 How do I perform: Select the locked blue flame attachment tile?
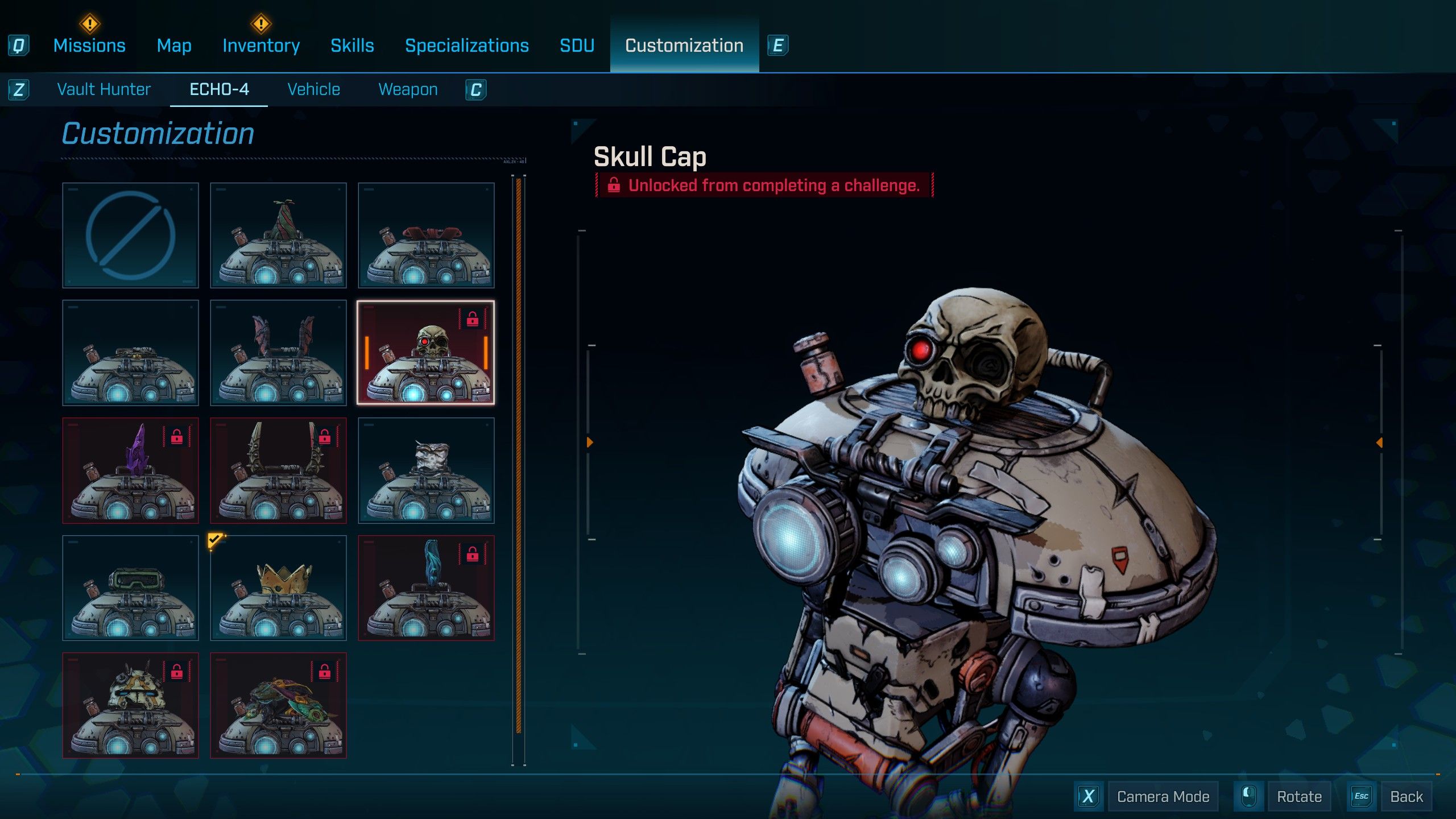[x=426, y=588]
